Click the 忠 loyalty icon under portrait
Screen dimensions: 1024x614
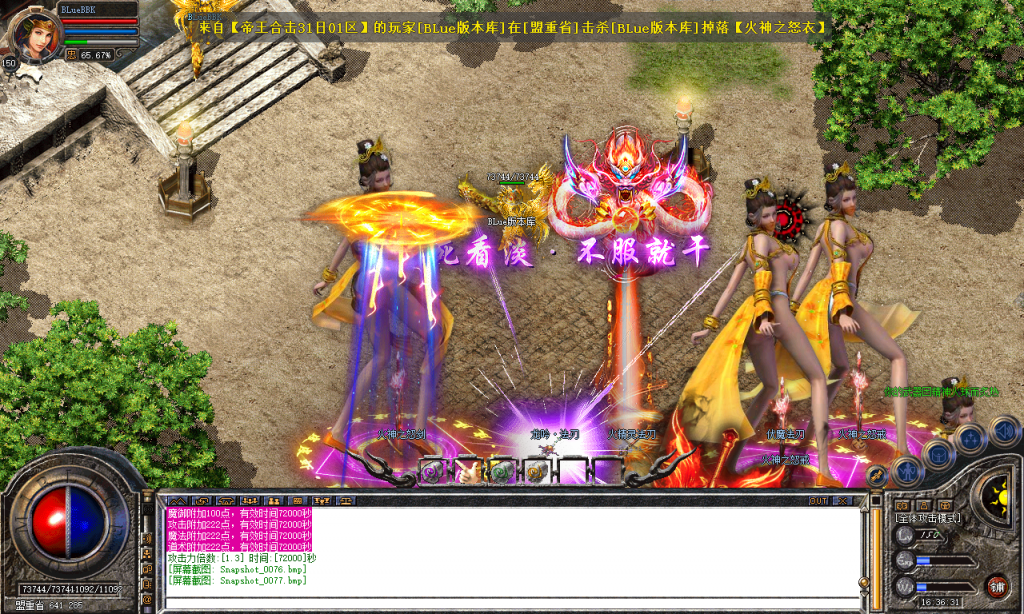tap(71, 55)
